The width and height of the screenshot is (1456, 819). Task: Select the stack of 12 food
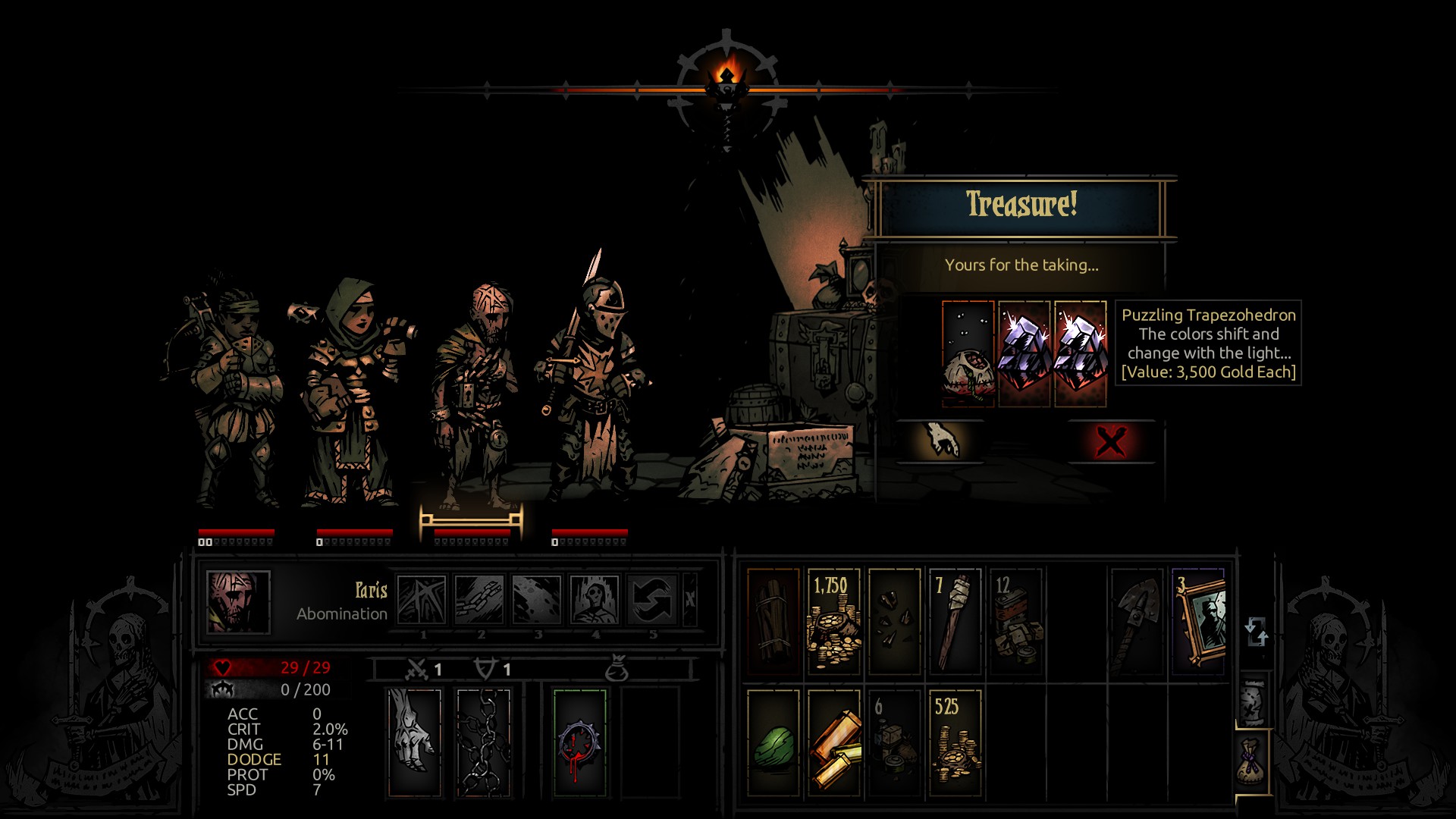click(1015, 621)
